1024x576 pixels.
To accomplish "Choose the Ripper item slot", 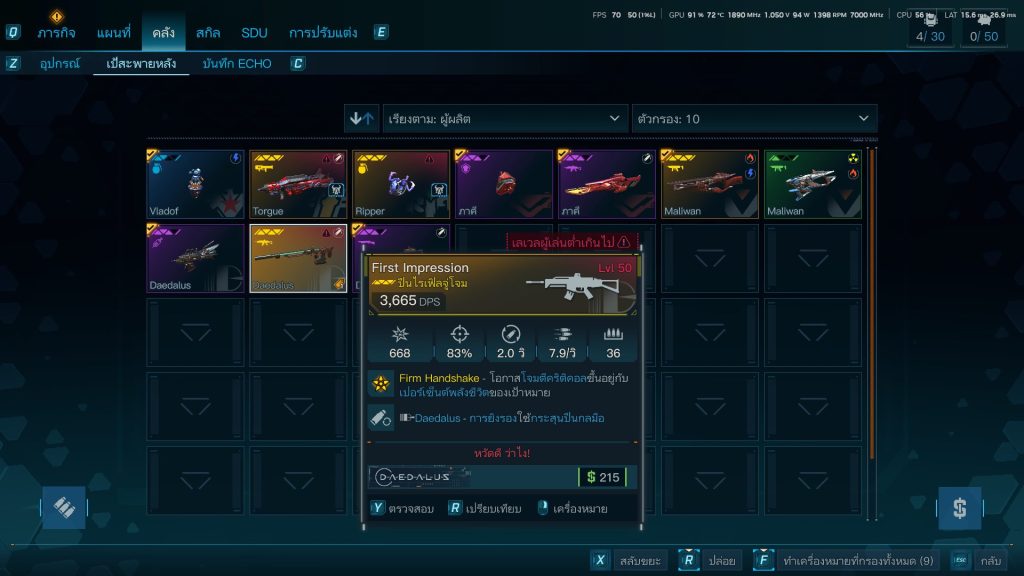I will click(402, 184).
